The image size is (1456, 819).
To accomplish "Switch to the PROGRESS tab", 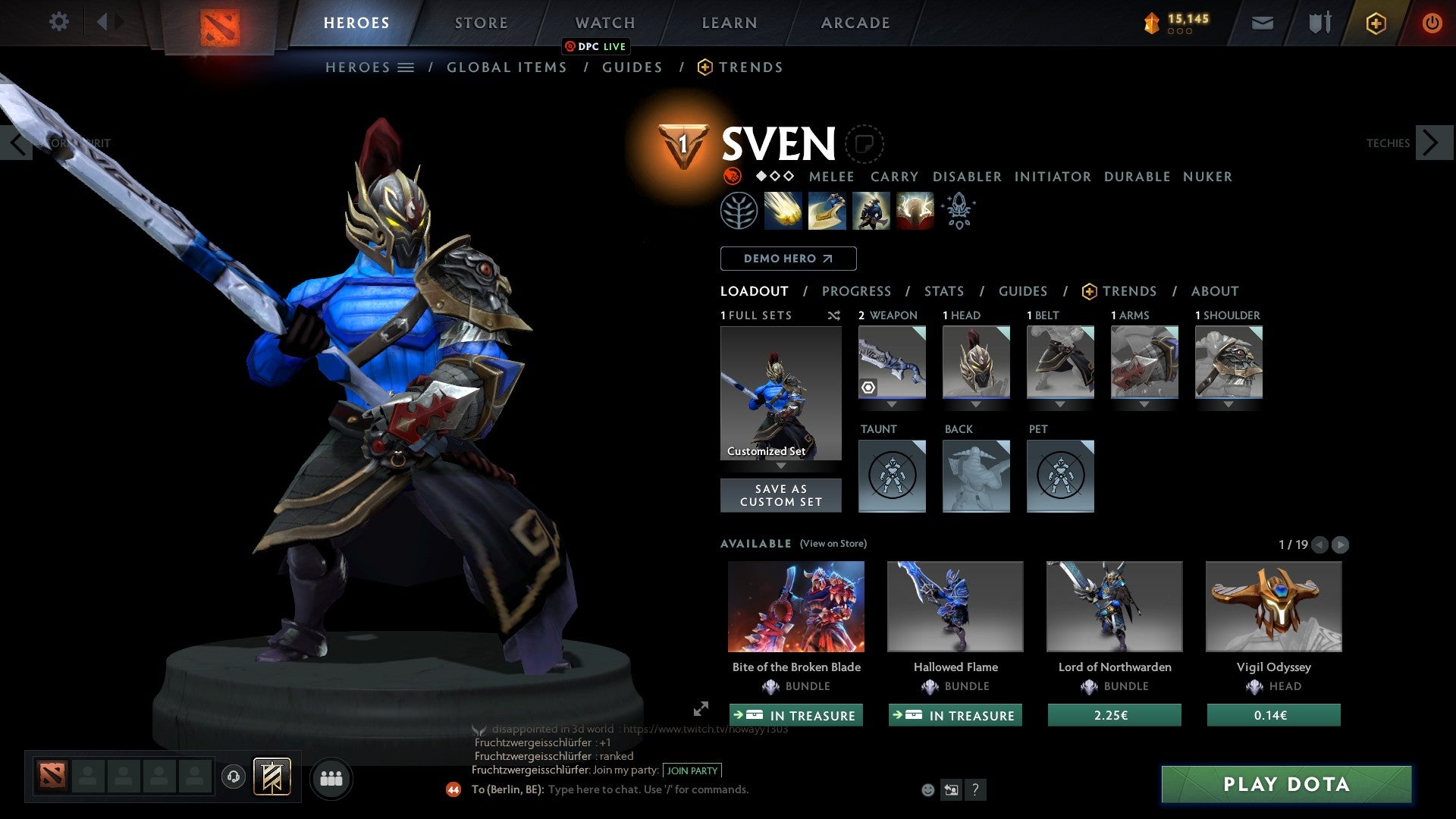I will [857, 291].
